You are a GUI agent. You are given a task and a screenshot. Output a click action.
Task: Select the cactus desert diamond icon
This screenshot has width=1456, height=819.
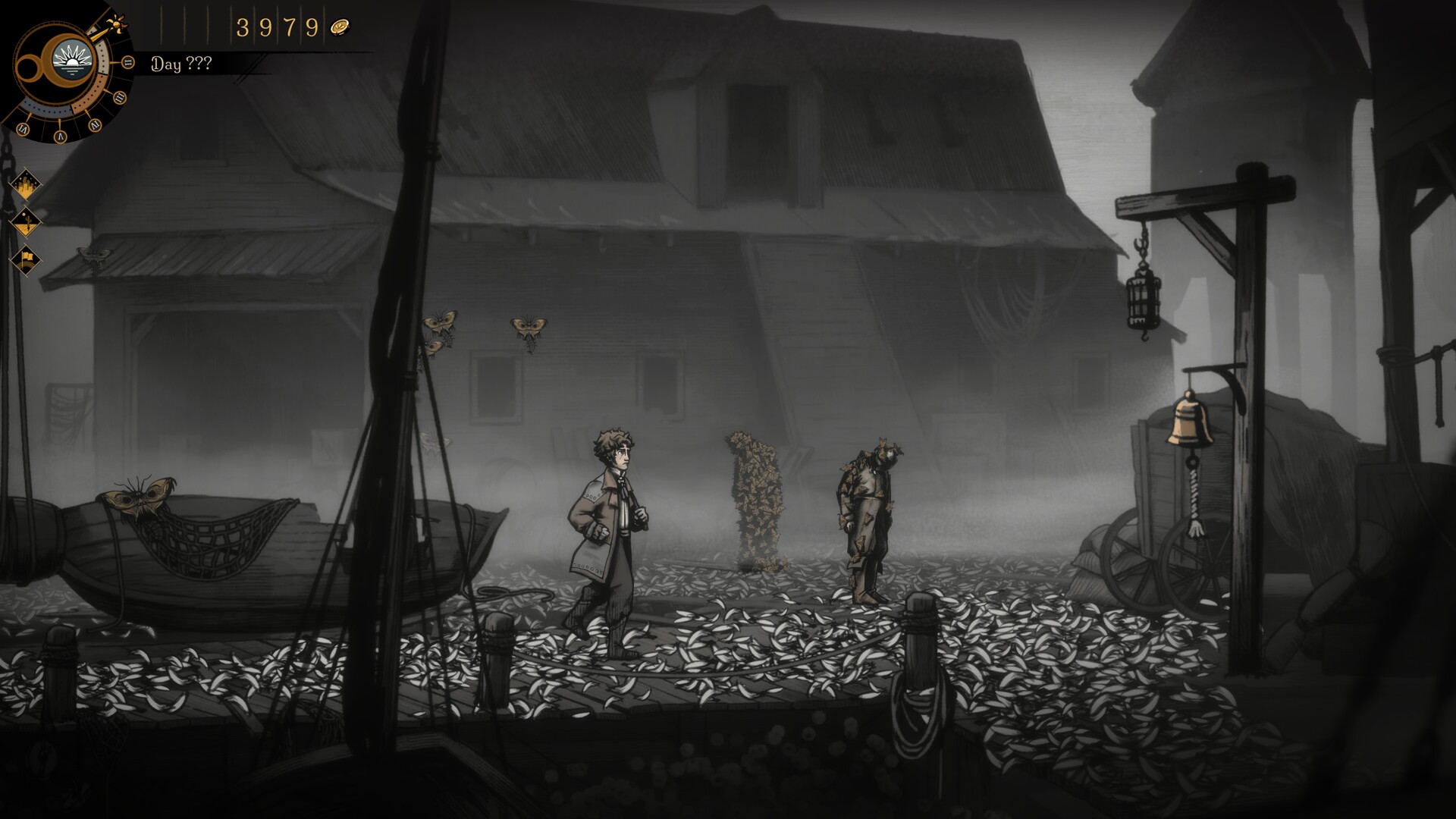coord(27,221)
